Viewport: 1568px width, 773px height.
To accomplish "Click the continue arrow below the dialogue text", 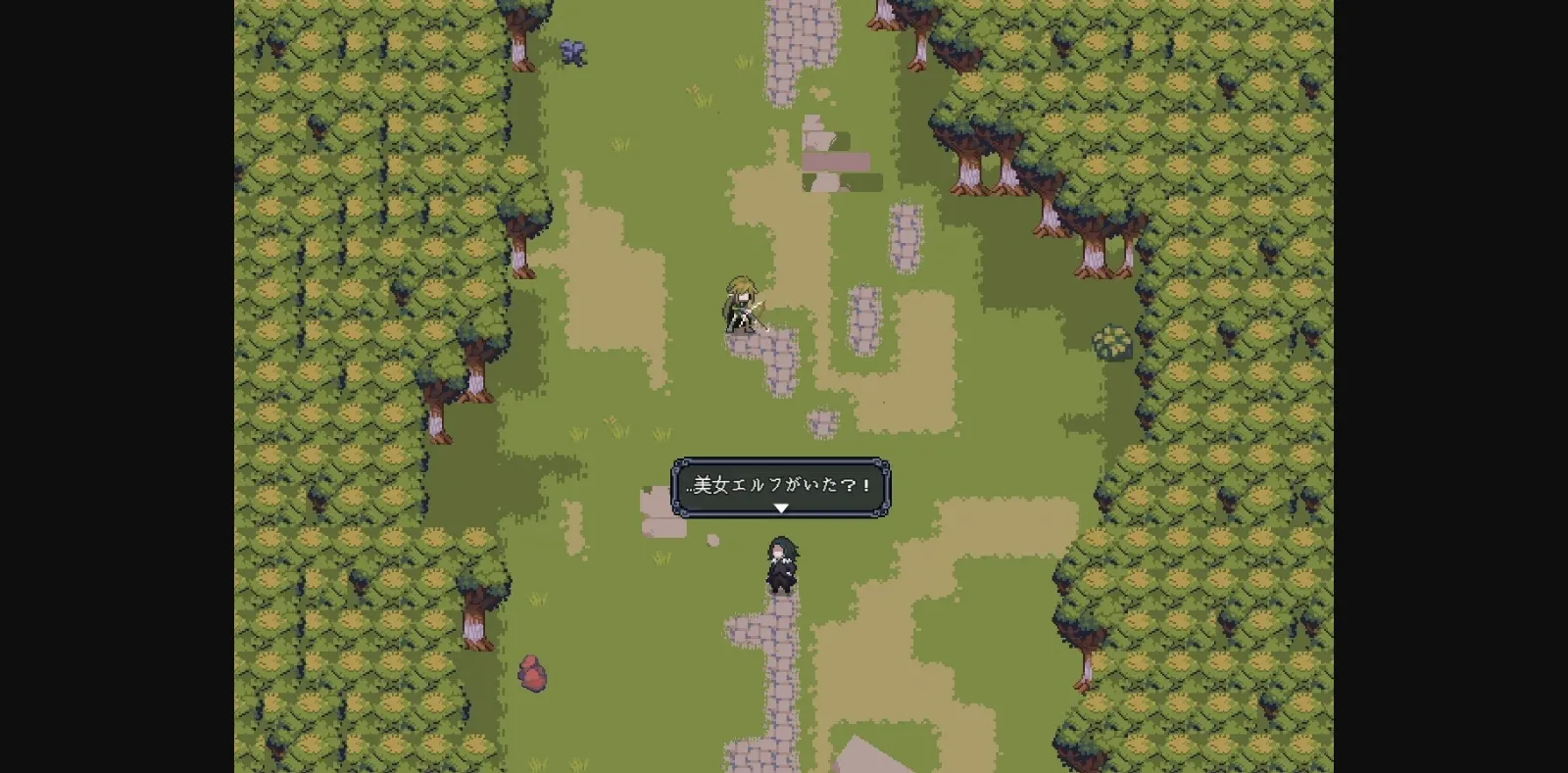I will (781, 508).
